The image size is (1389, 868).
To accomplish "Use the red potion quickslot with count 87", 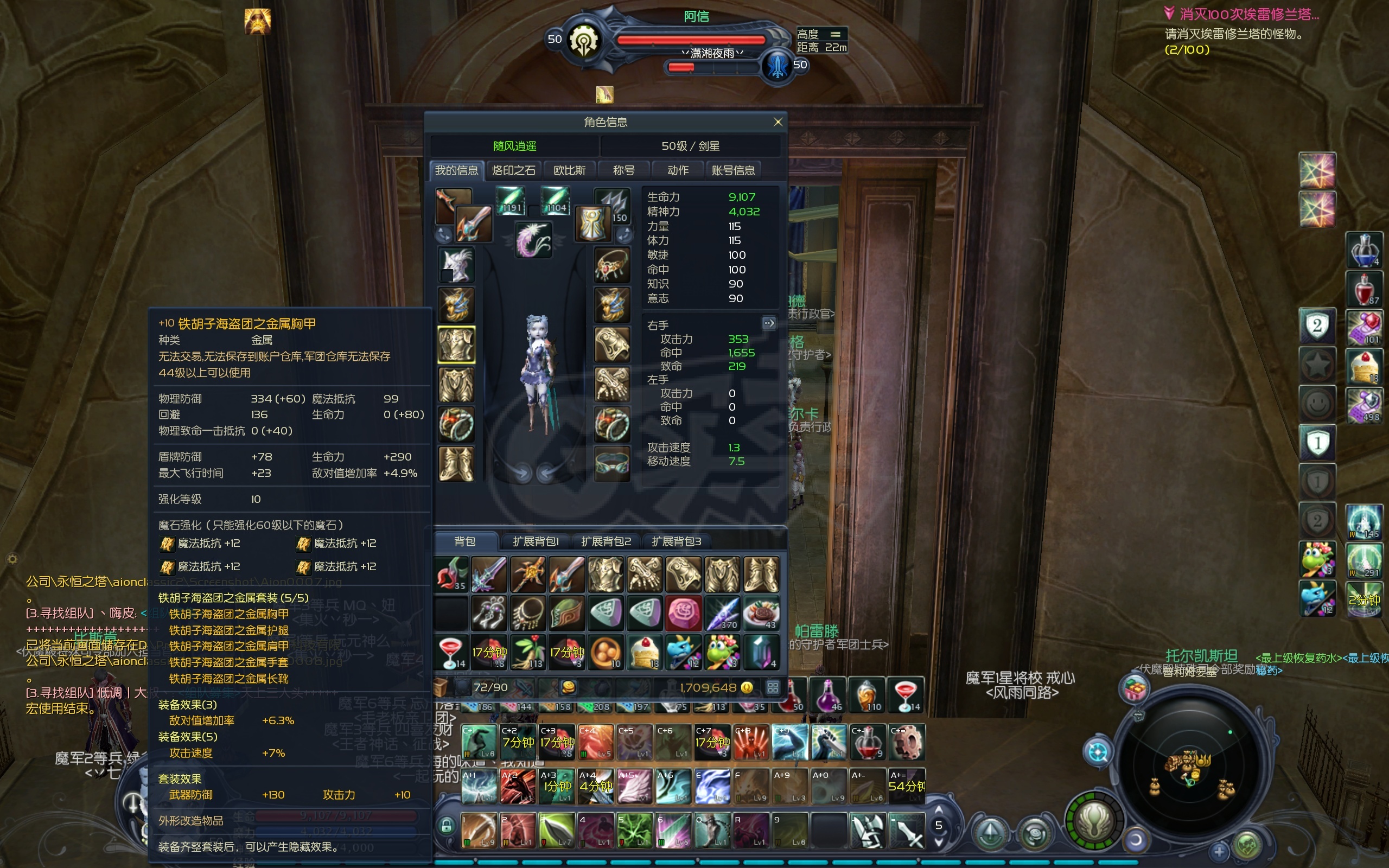I will coord(1363,289).
